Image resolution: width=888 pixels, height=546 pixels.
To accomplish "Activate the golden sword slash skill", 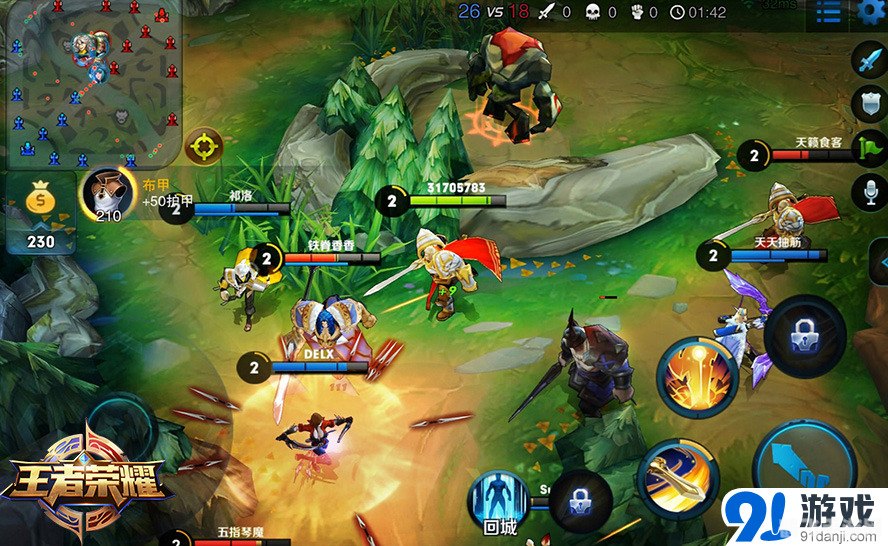I will 677,477.
